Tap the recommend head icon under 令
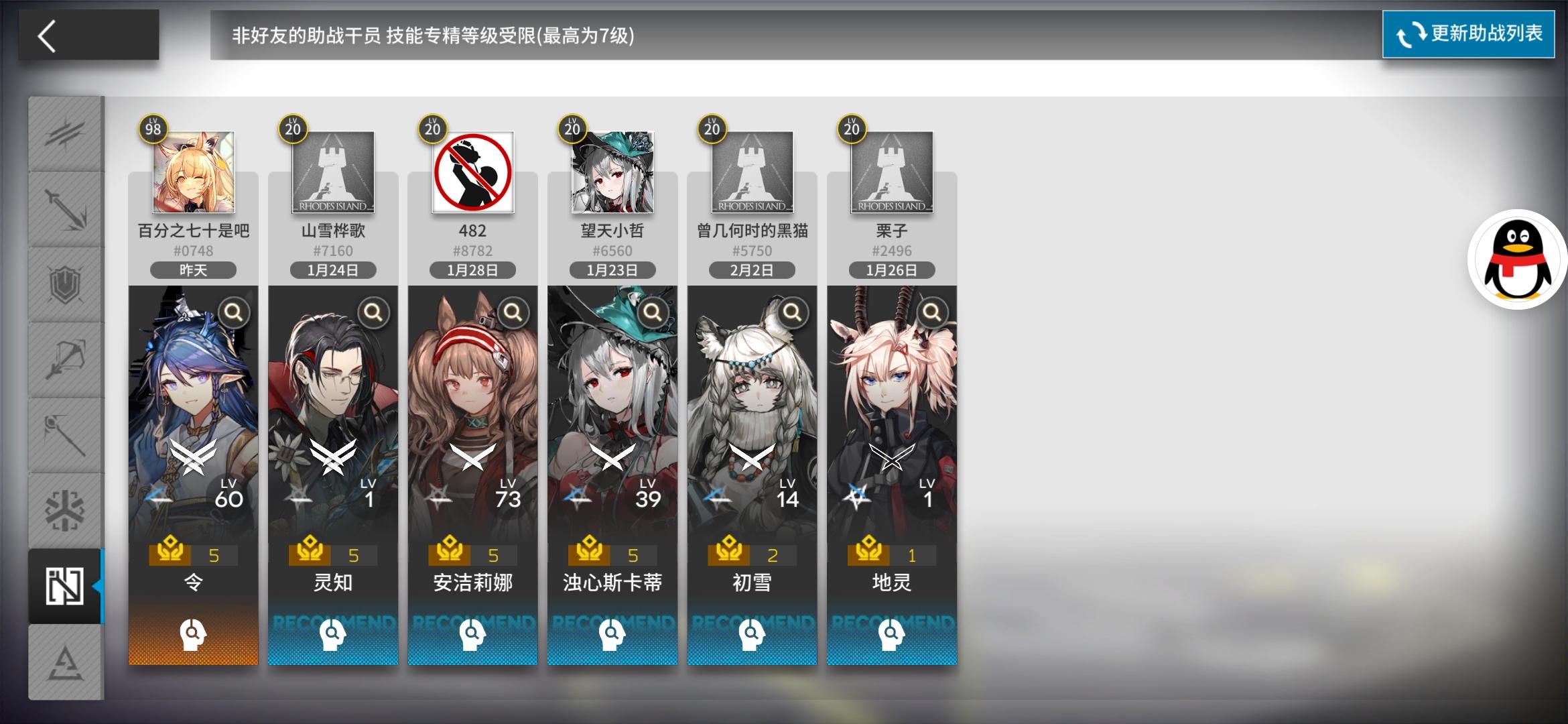1568x724 pixels. point(193,633)
